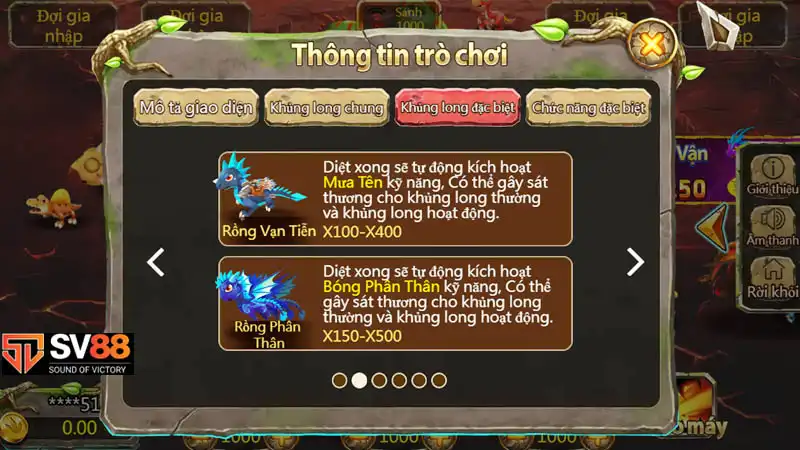Jump to the last page indicator dot
Image resolution: width=800 pixels, height=450 pixels.
pyautogui.click(x=439, y=380)
